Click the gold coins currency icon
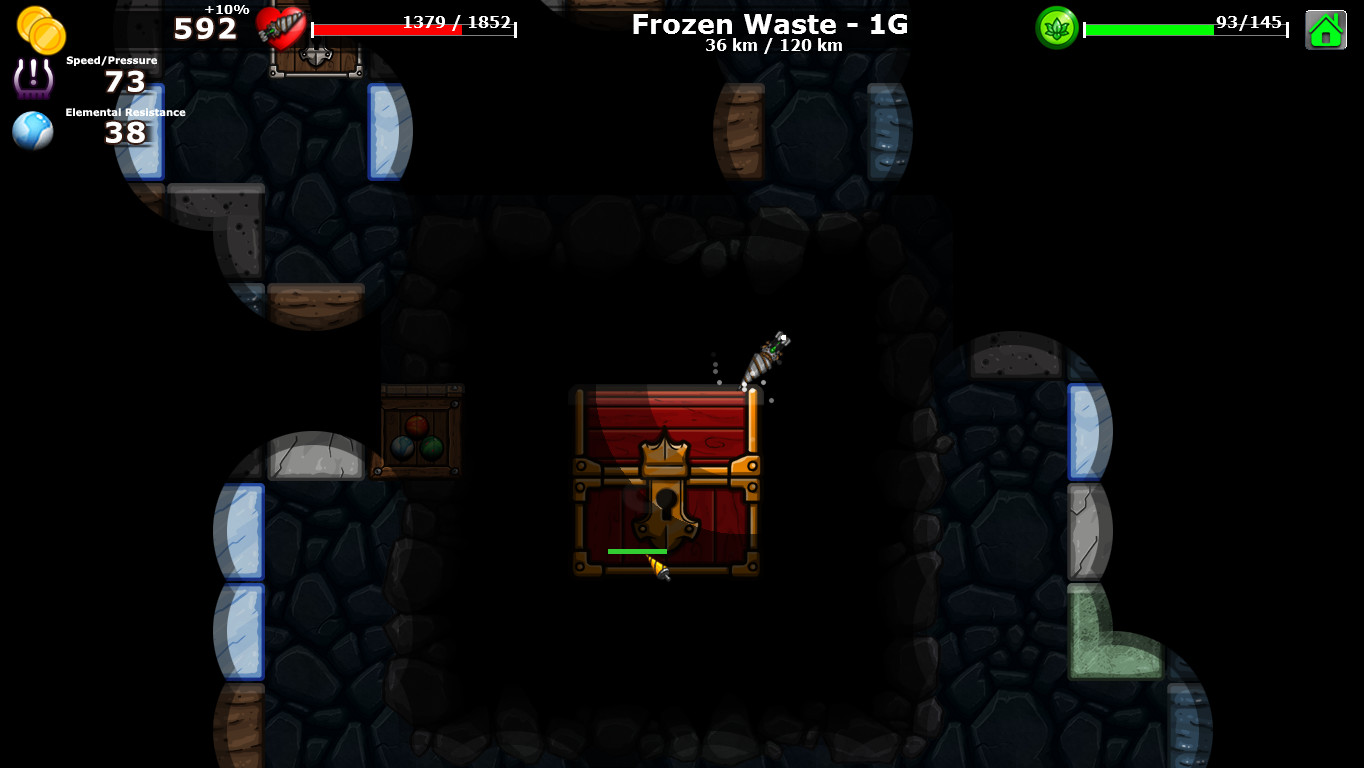The width and height of the screenshot is (1364, 768). pyautogui.click(x=42, y=29)
